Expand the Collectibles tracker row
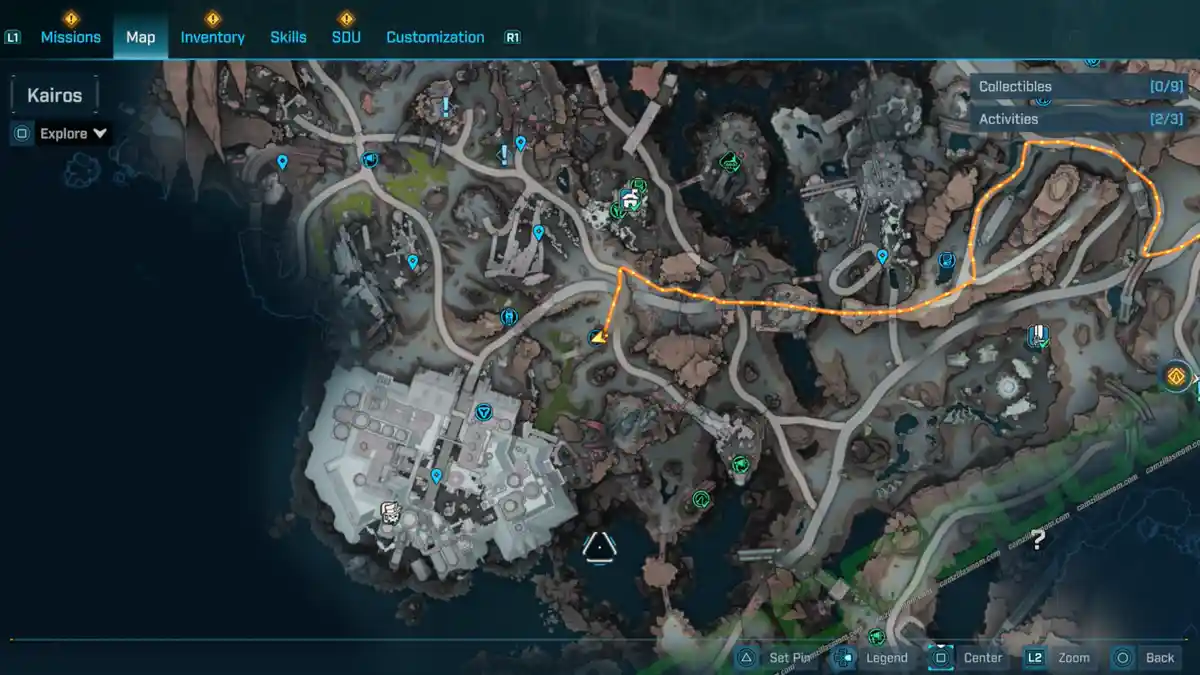This screenshot has height=675, width=1200. (x=1081, y=87)
